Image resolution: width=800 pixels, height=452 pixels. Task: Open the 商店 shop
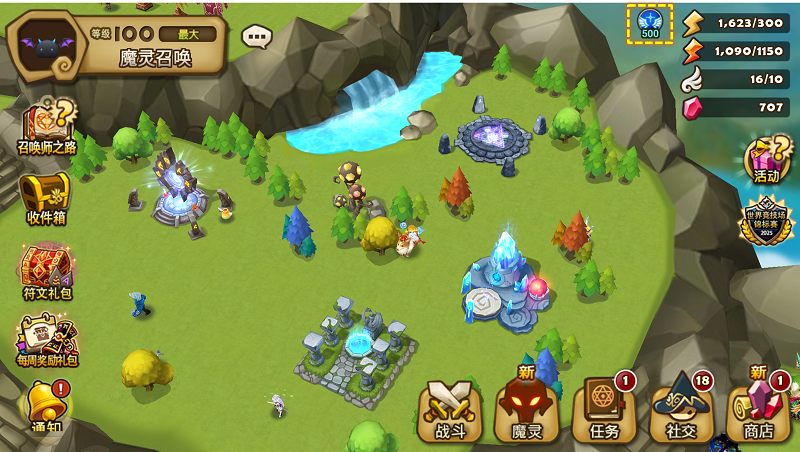pos(758,410)
